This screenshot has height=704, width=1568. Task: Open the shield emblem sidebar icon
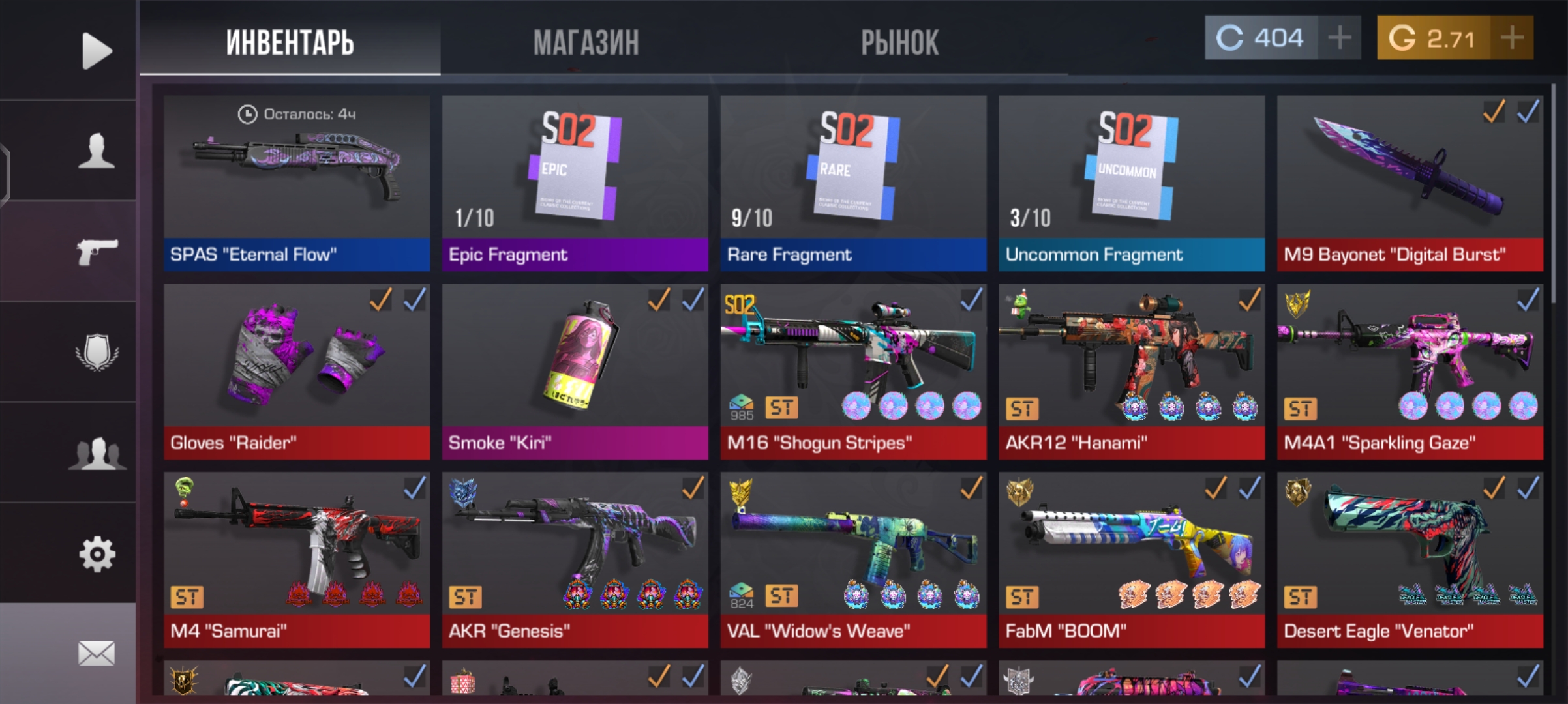click(97, 353)
